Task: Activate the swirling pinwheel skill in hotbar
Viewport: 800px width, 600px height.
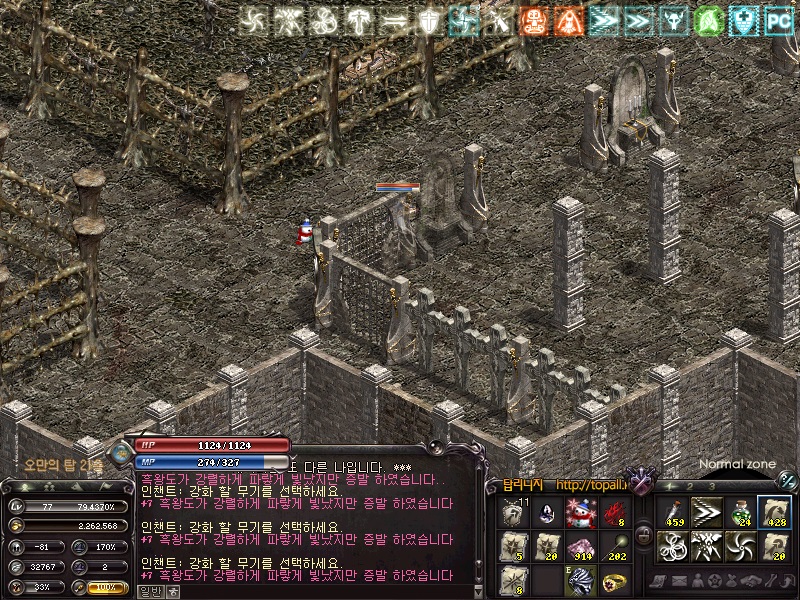Action: coord(740,547)
